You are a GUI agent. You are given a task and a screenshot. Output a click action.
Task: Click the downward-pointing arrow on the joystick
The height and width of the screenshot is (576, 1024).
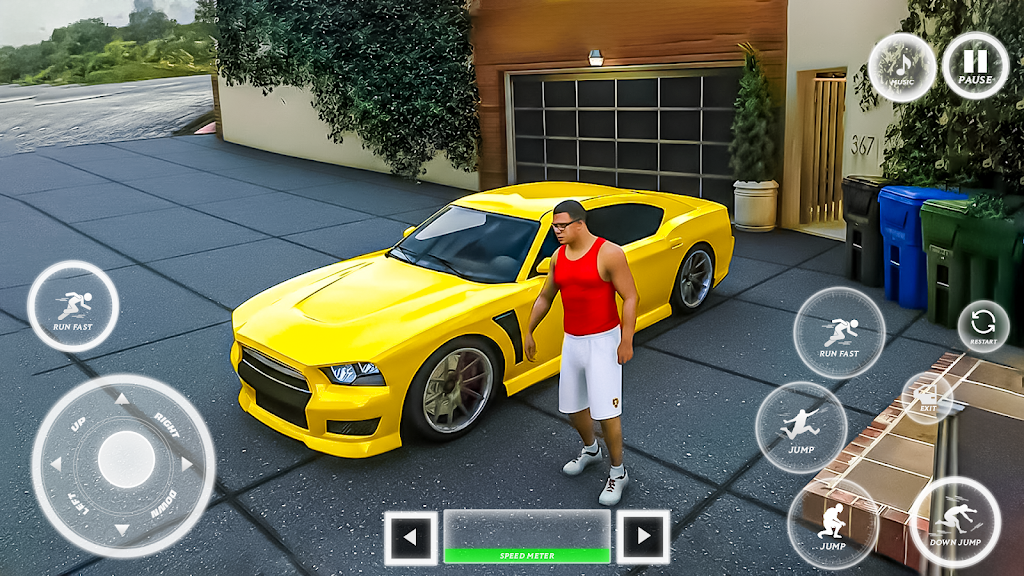pyautogui.click(x=121, y=528)
